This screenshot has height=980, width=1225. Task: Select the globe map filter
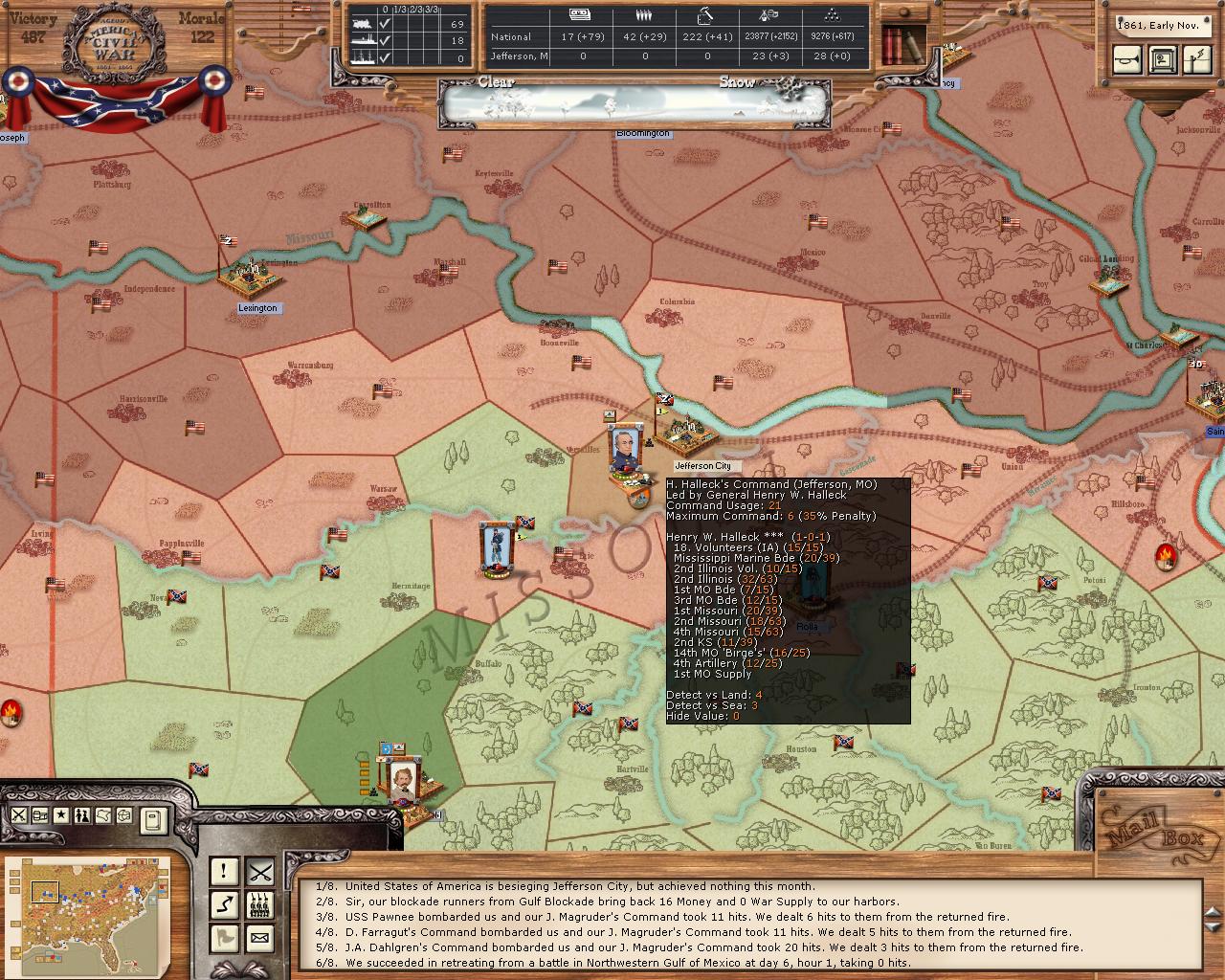123,815
